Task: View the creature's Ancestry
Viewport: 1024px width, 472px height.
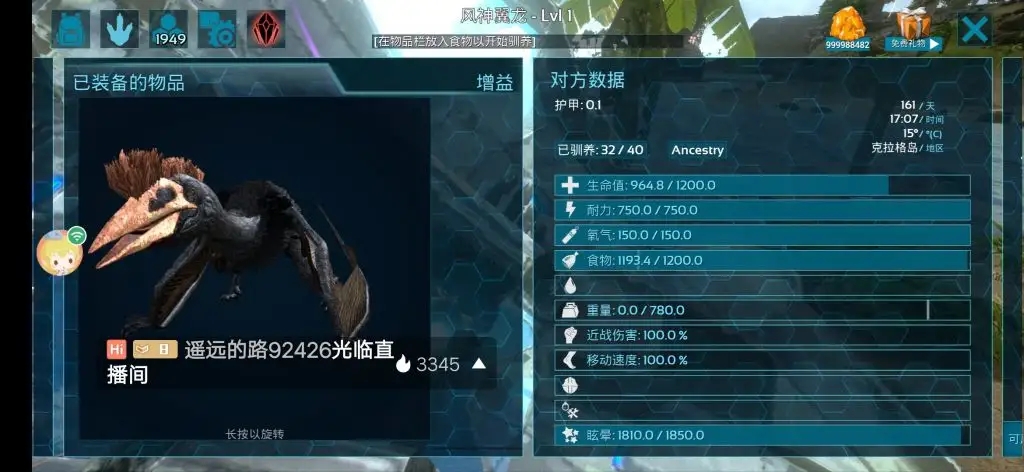Action: tap(697, 150)
